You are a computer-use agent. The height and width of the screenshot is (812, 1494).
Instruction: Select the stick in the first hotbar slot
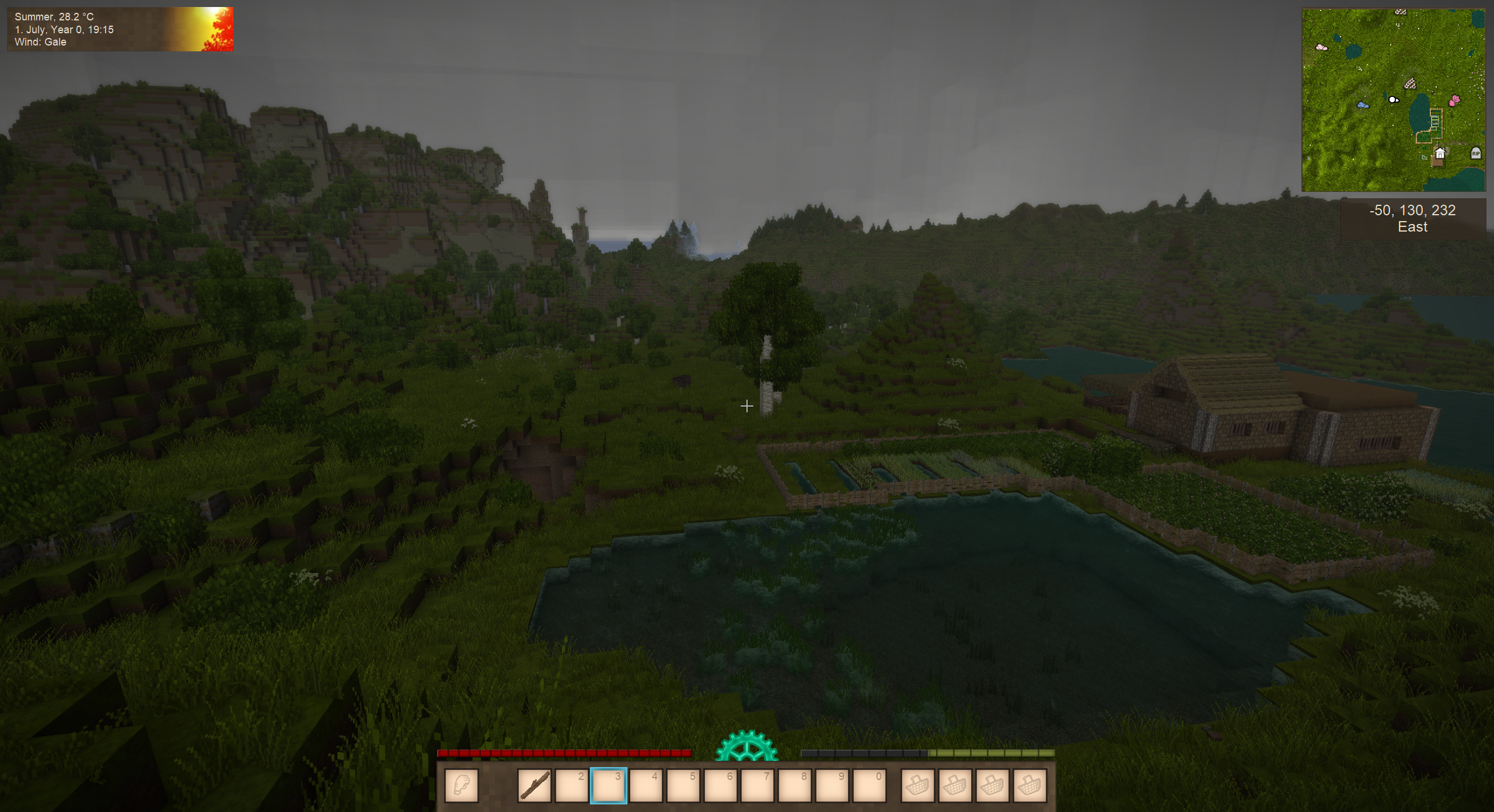[534, 785]
